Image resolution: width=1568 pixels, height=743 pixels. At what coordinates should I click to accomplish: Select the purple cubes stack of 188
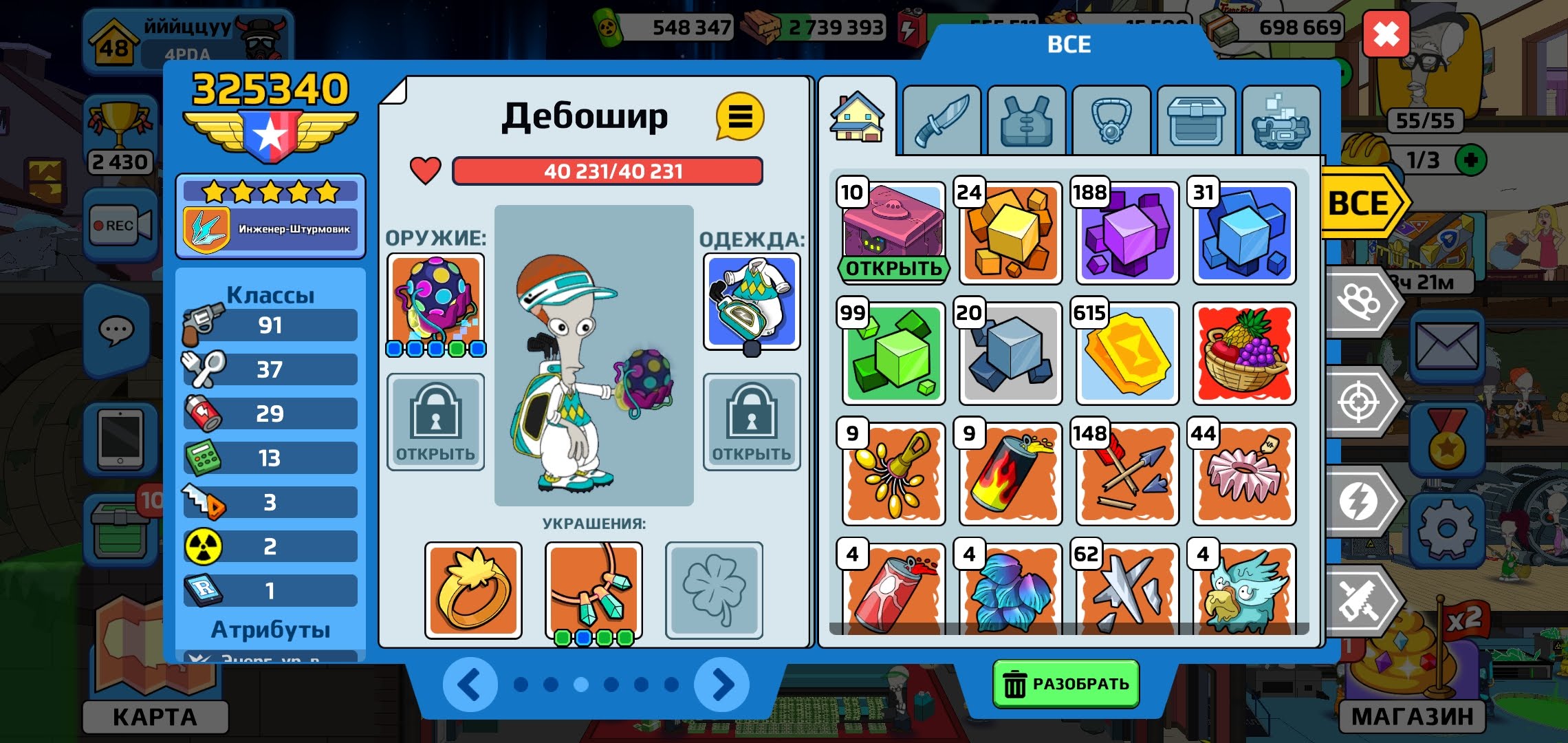[x=1127, y=233]
